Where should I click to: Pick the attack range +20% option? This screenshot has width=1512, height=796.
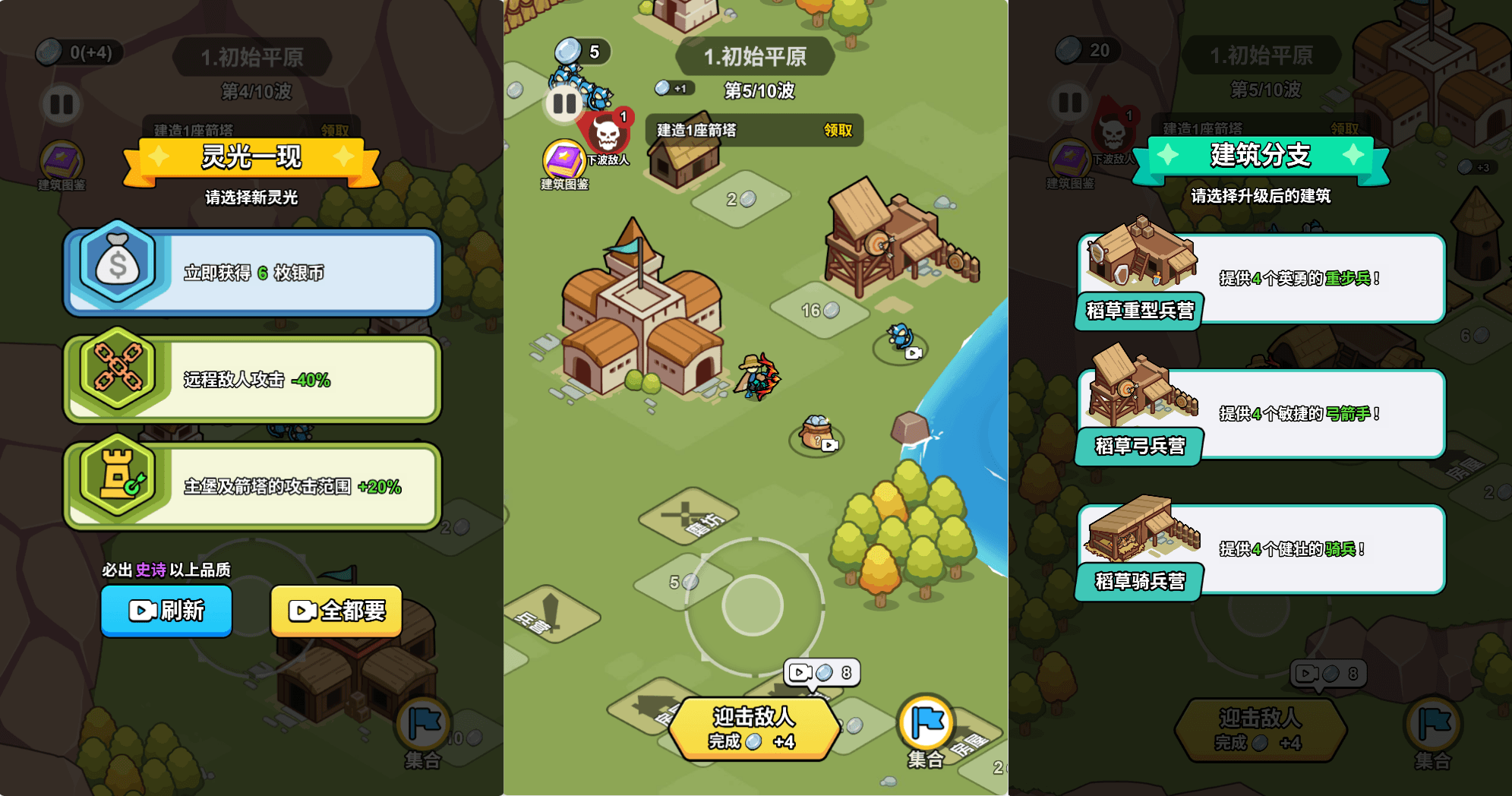click(x=253, y=486)
